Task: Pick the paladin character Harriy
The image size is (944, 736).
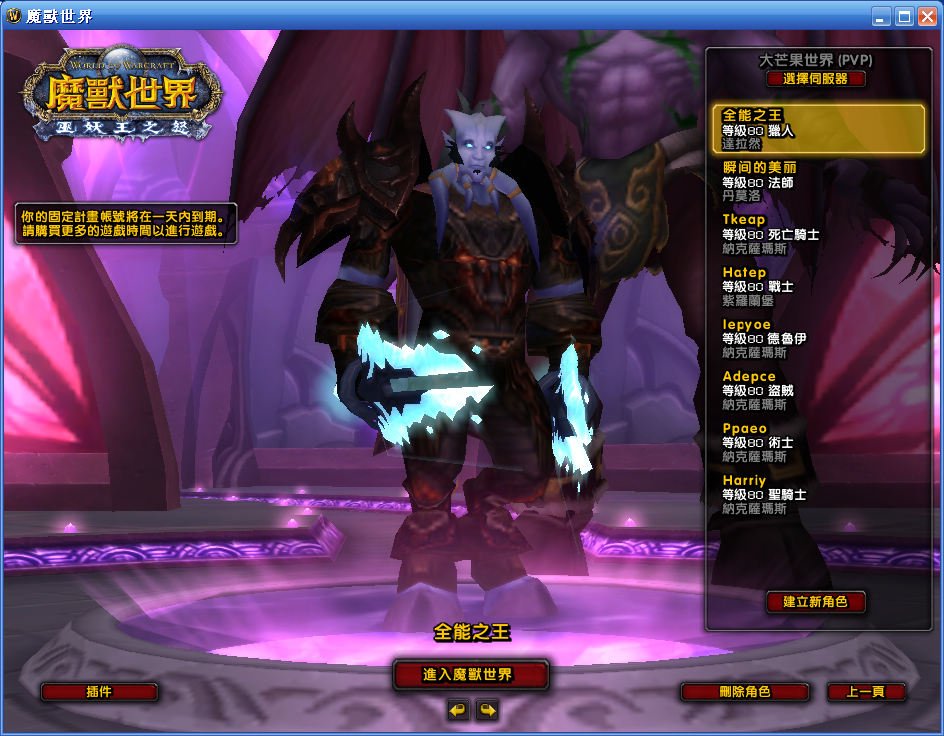Action: tap(817, 494)
